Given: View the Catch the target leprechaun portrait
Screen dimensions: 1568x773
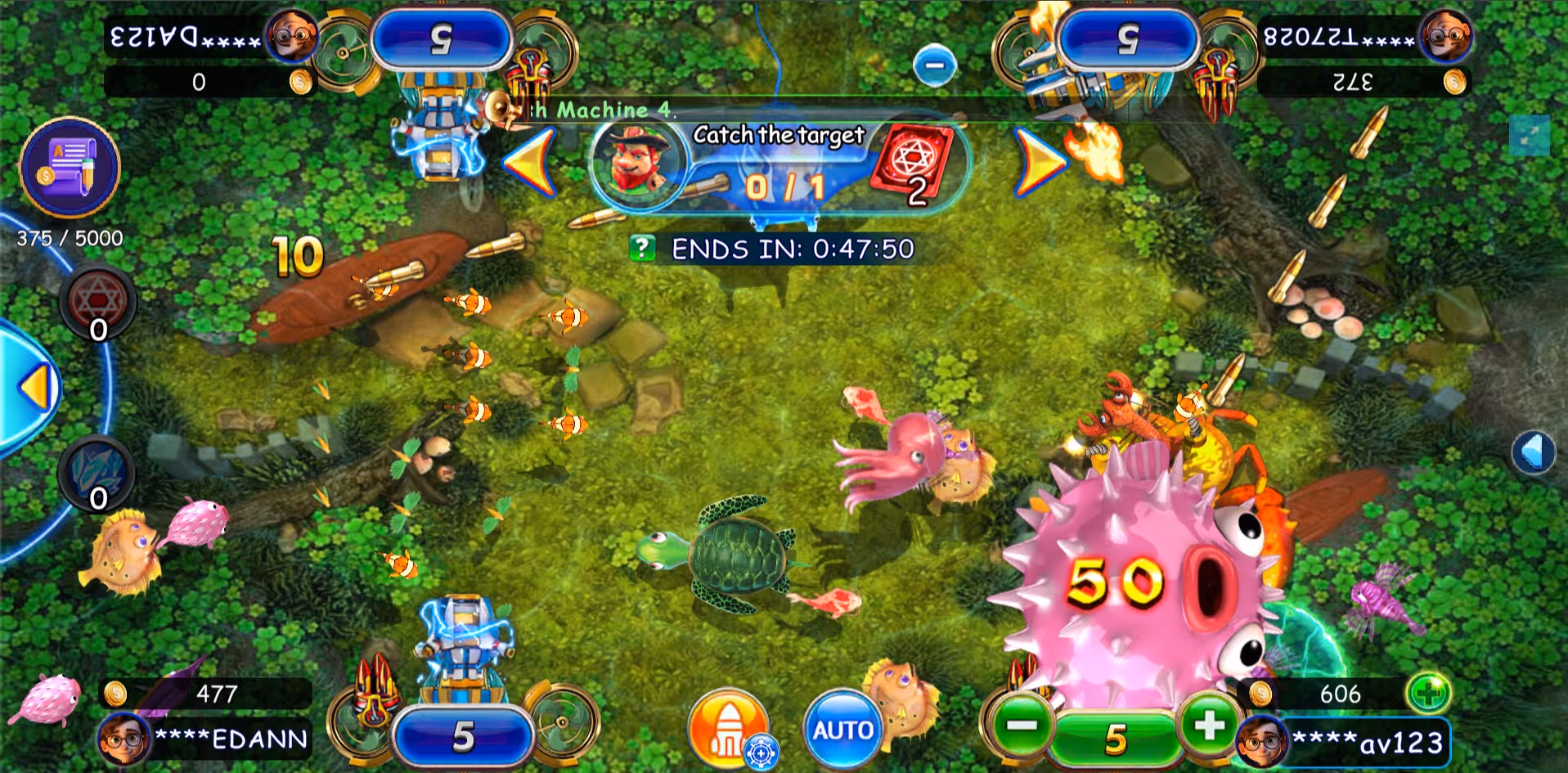Looking at the screenshot, I should 637,160.
